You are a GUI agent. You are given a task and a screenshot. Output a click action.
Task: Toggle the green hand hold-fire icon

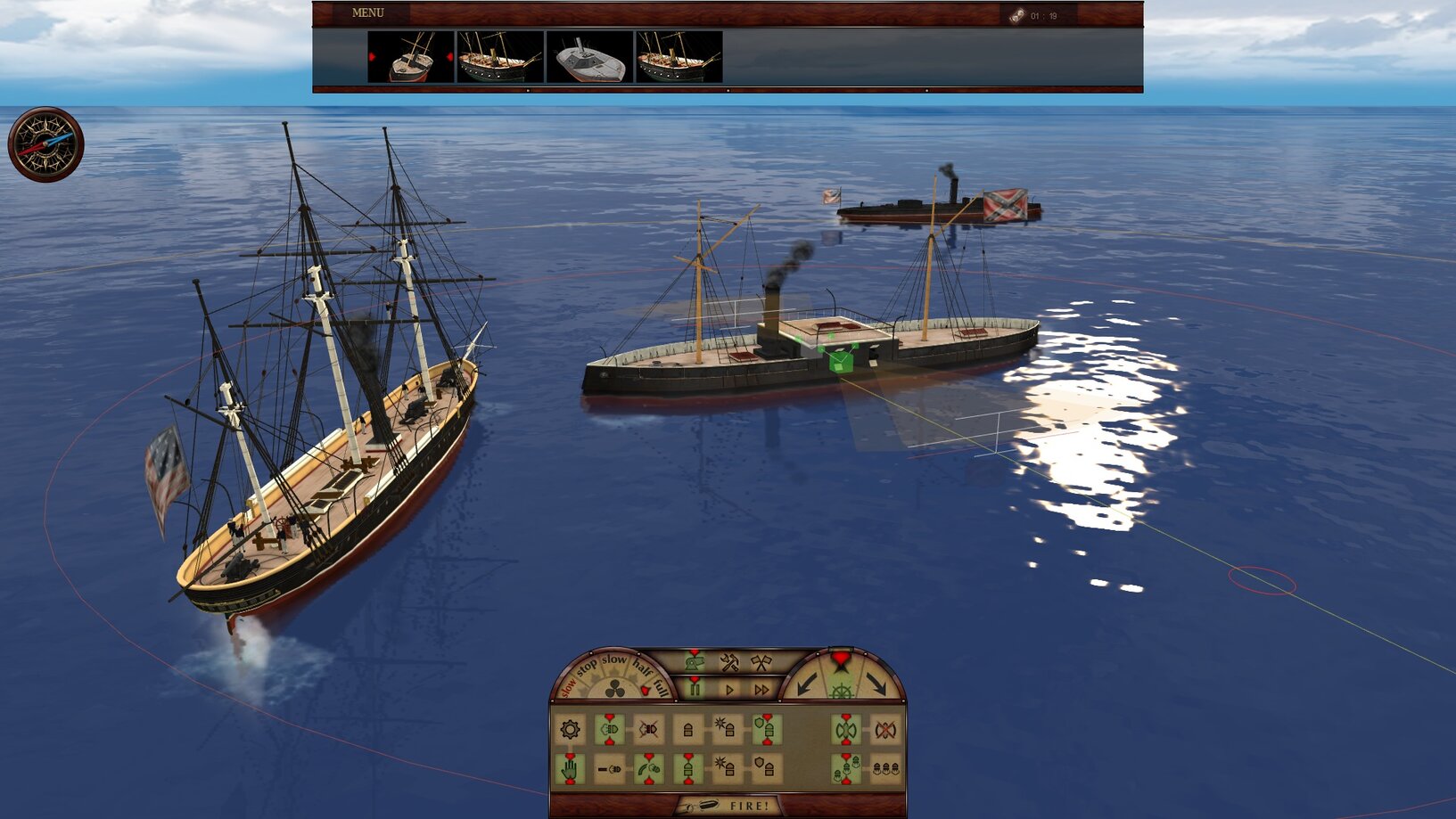point(570,768)
